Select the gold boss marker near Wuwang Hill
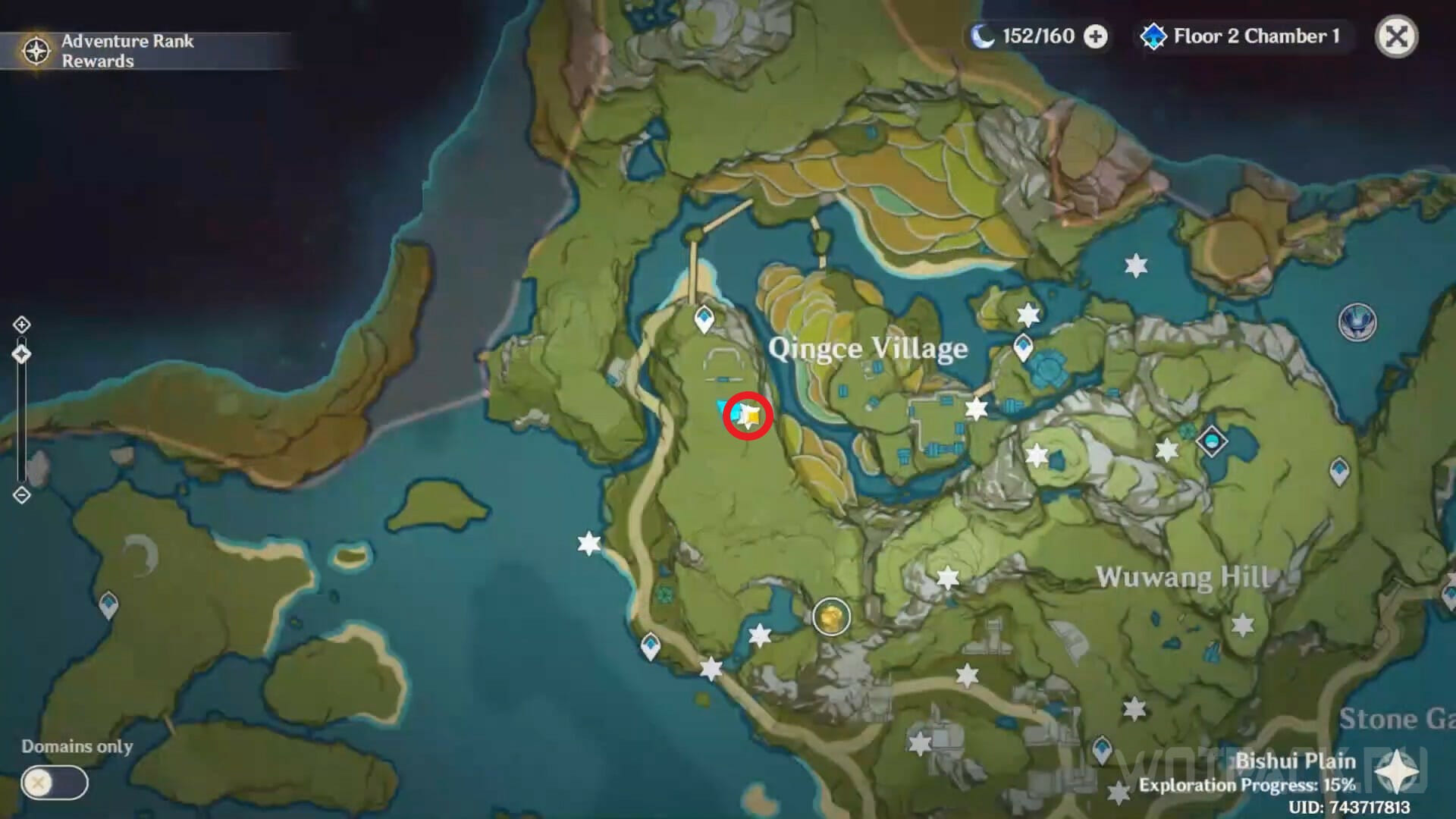Viewport: 1456px width, 819px height. tap(831, 617)
